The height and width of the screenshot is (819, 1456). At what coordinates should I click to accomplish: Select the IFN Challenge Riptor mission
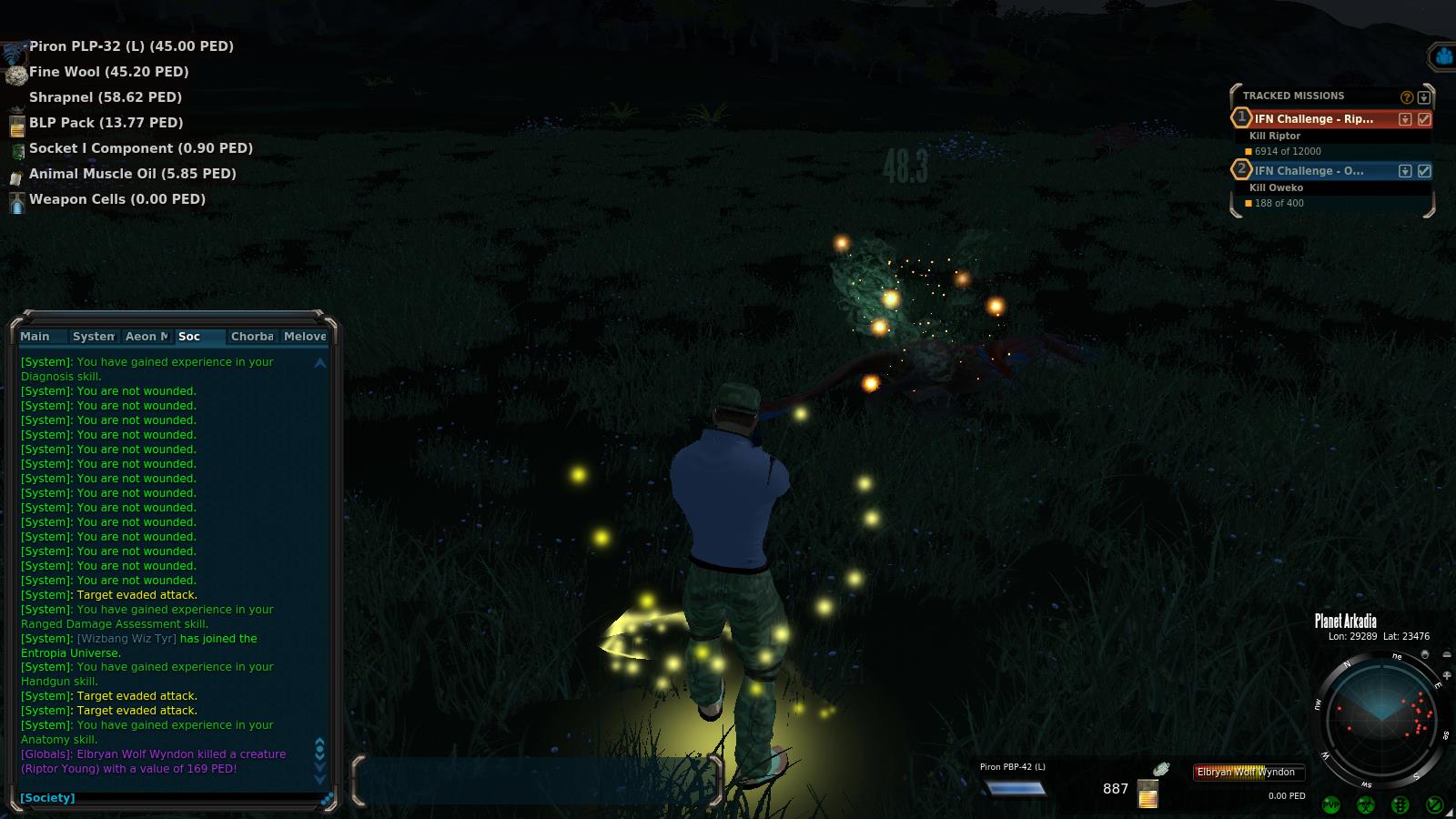(1314, 119)
